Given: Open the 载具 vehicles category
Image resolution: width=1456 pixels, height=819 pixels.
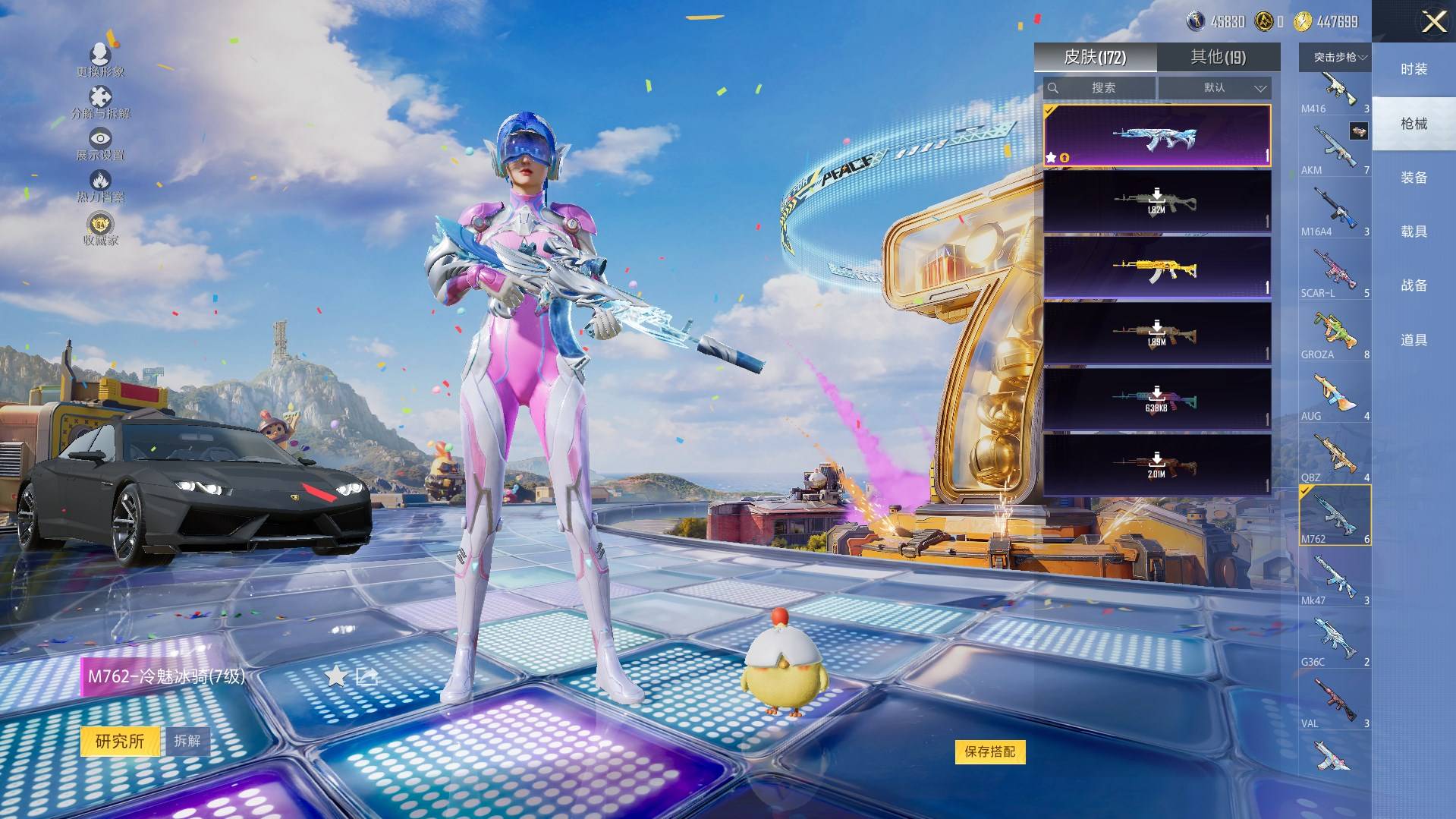Looking at the screenshot, I should coord(1414,232).
